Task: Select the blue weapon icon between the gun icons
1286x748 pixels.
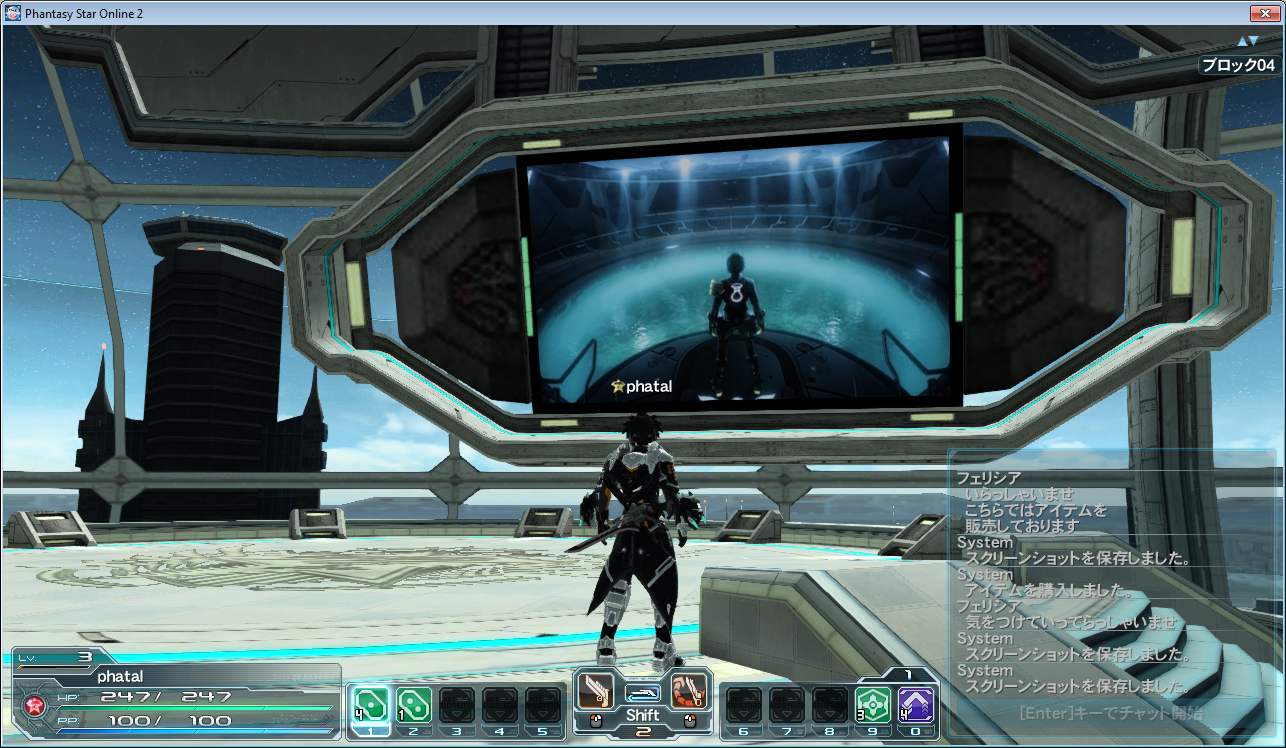Action: coord(643,693)
